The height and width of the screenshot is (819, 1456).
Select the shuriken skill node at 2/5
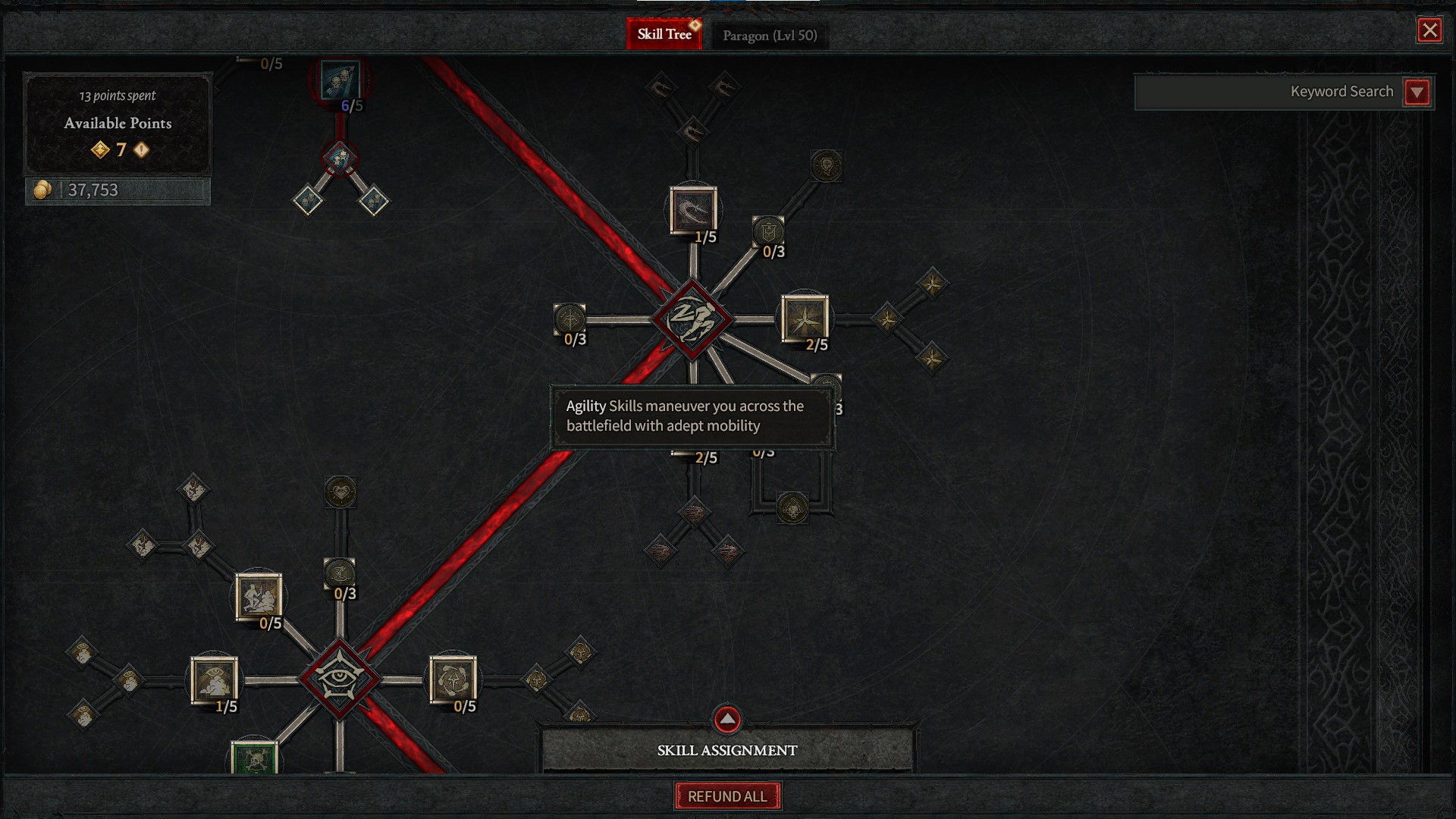tap(804, 318)
